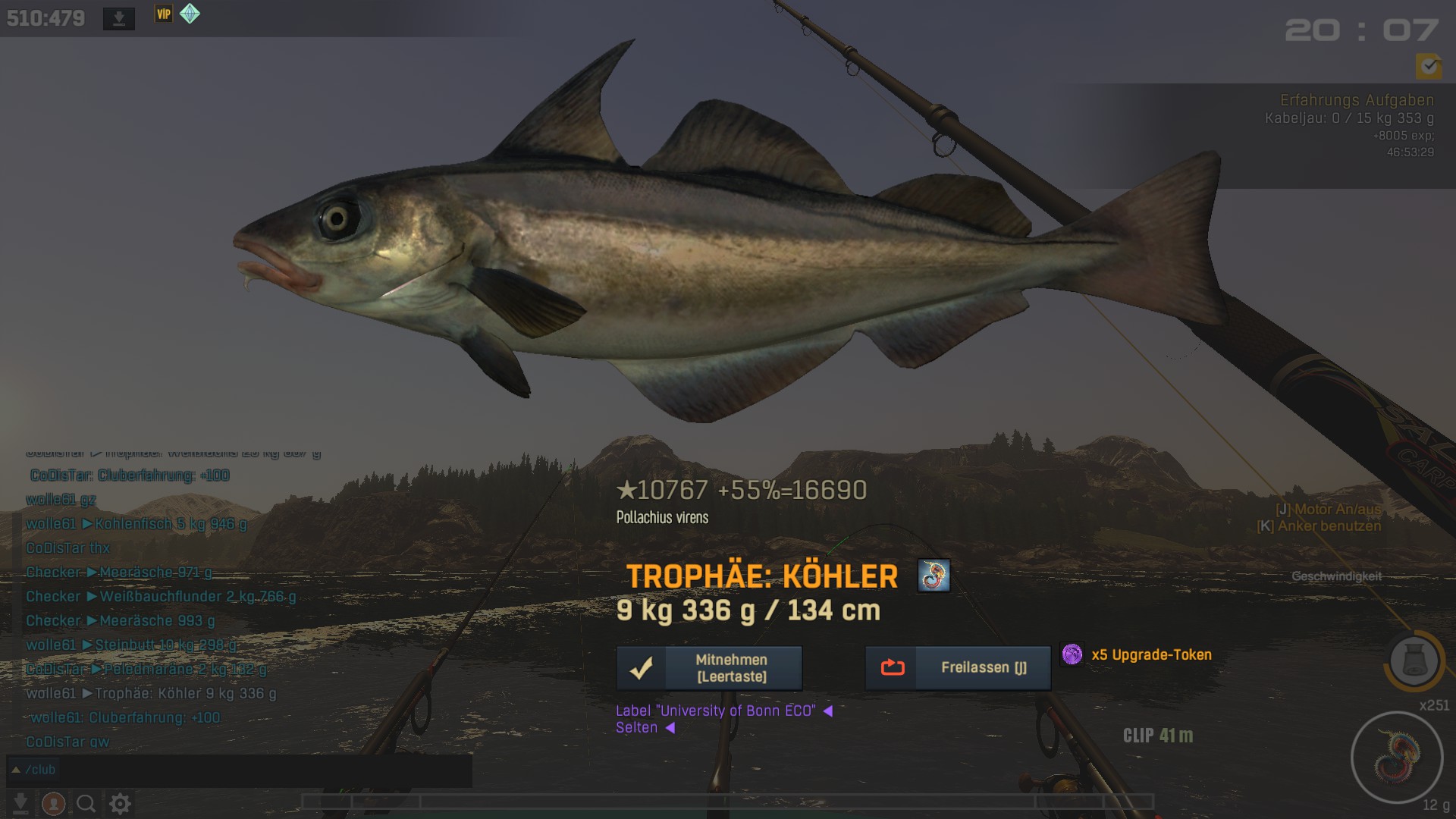Open the Erfahrungs Aufgaben task tracker
This screenshot has height=819, width=1456.
click(1356, 100)
